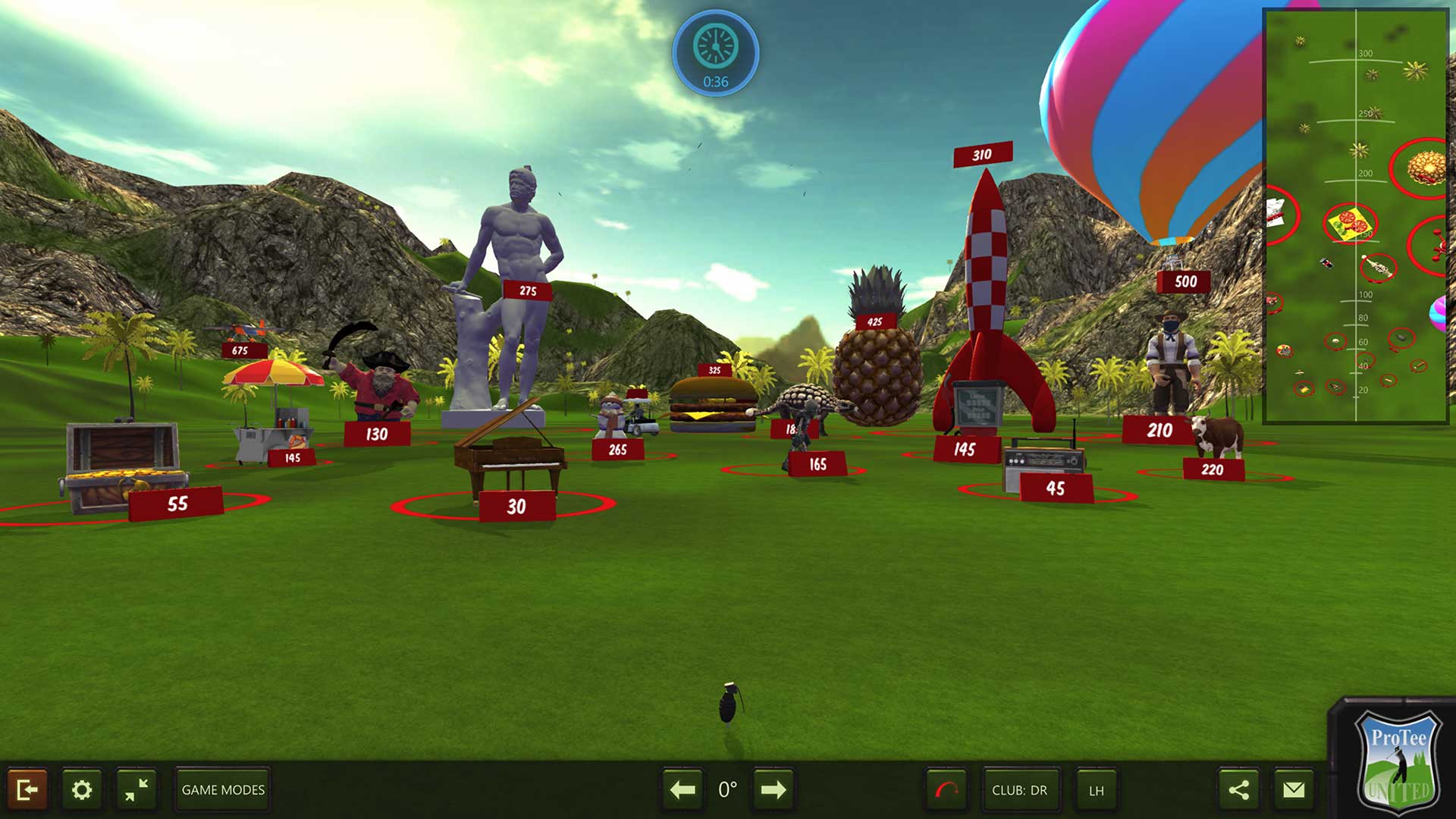Click the 0° aim angle display

727,789
